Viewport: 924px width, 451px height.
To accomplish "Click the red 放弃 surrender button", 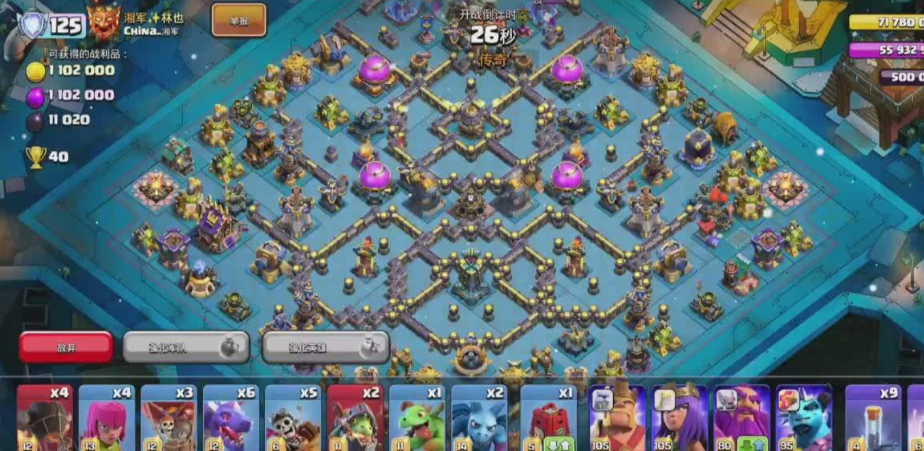I will (66, 347).
